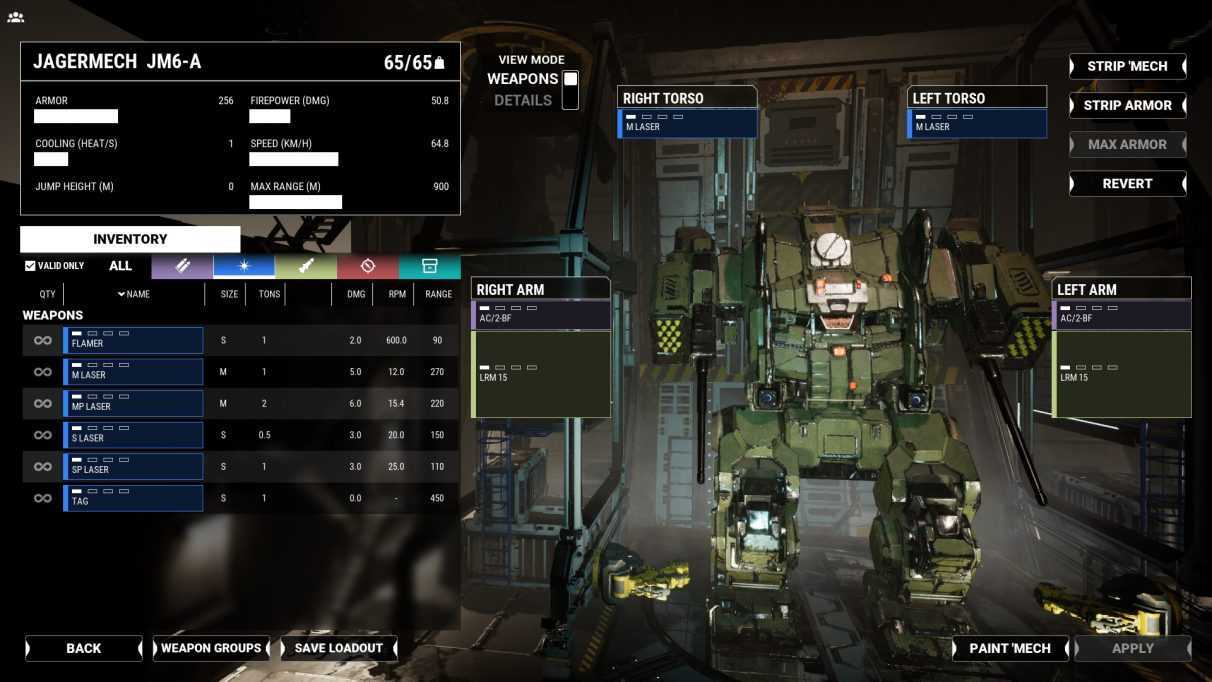The image size is (1212, 682).
Task: Show all inventory items with ALL filter
Action: 120,266
